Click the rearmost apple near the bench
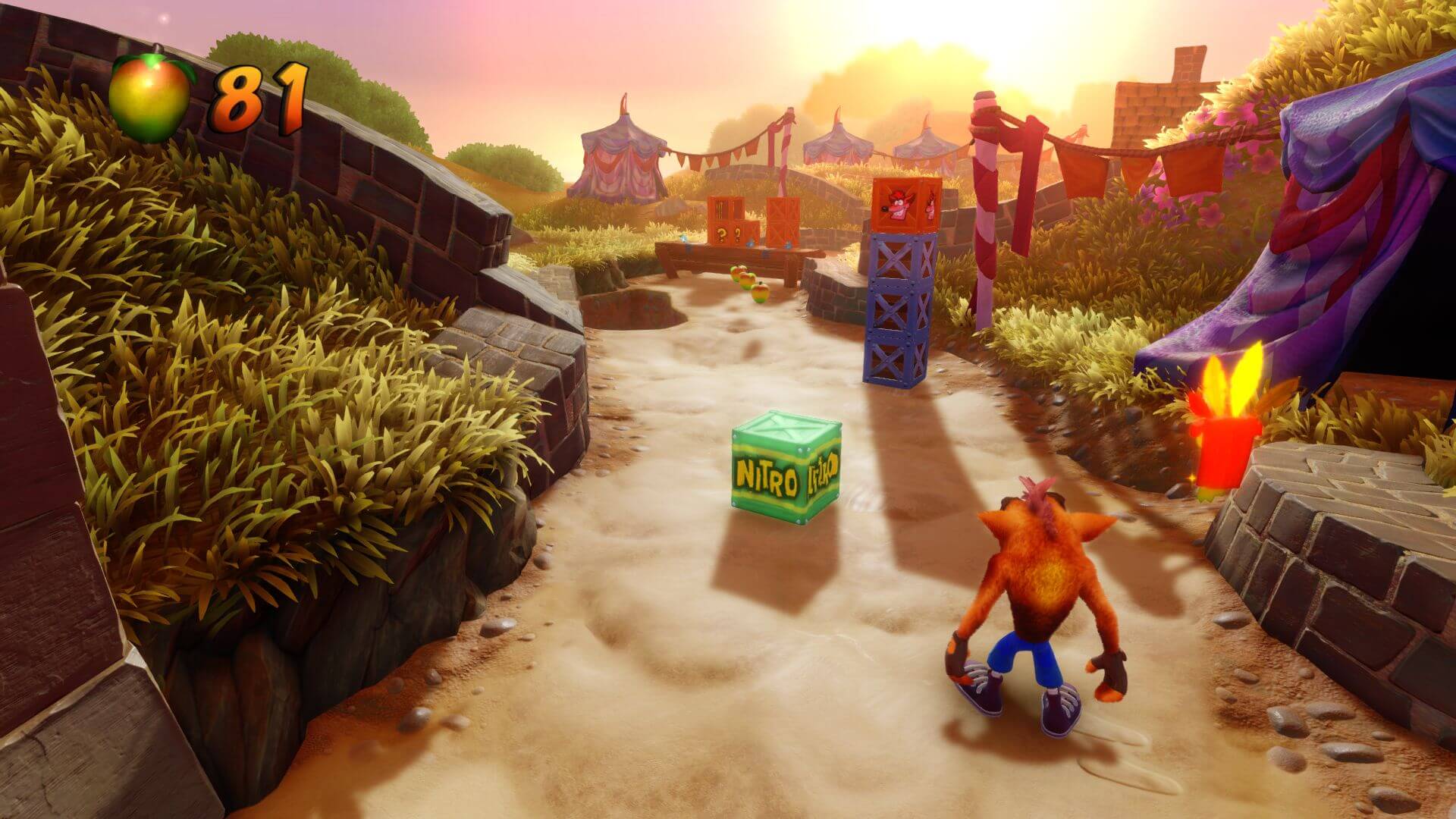This screenshot has height=819, width=1456. pyautogui.click(x=738, y=271)
